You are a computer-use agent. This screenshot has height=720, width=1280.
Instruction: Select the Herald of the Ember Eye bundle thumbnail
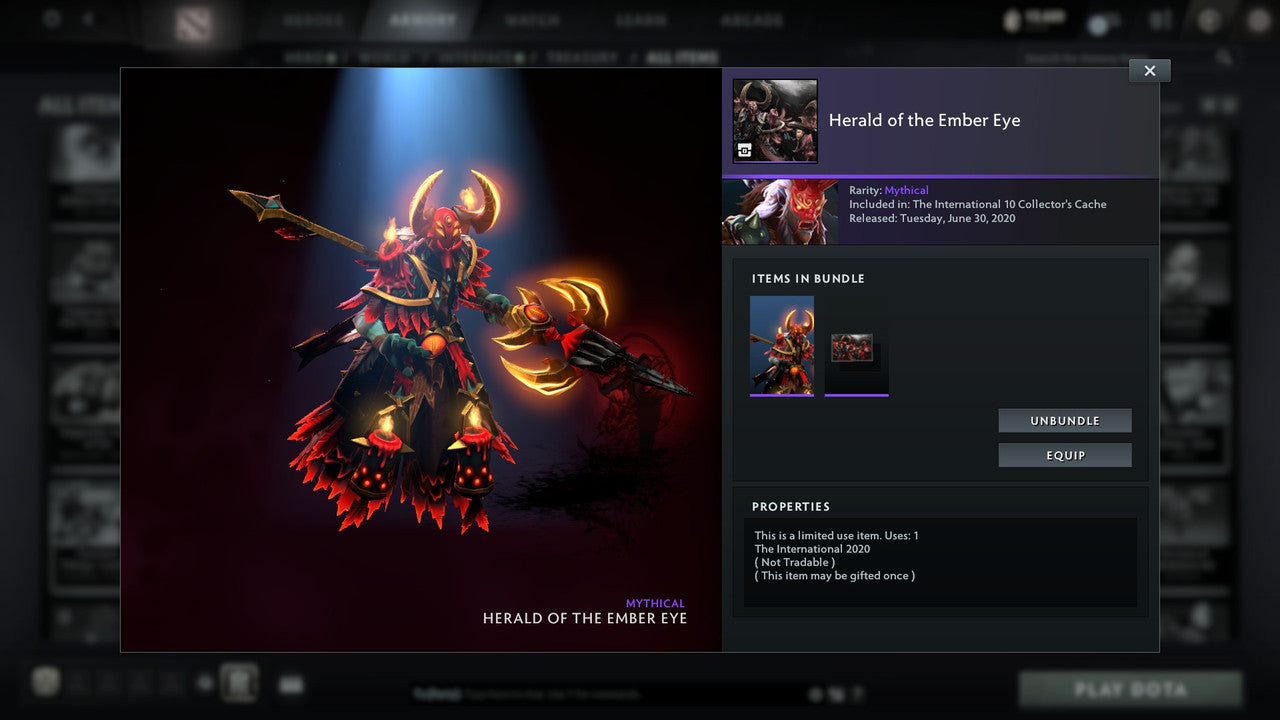(782, 345)
